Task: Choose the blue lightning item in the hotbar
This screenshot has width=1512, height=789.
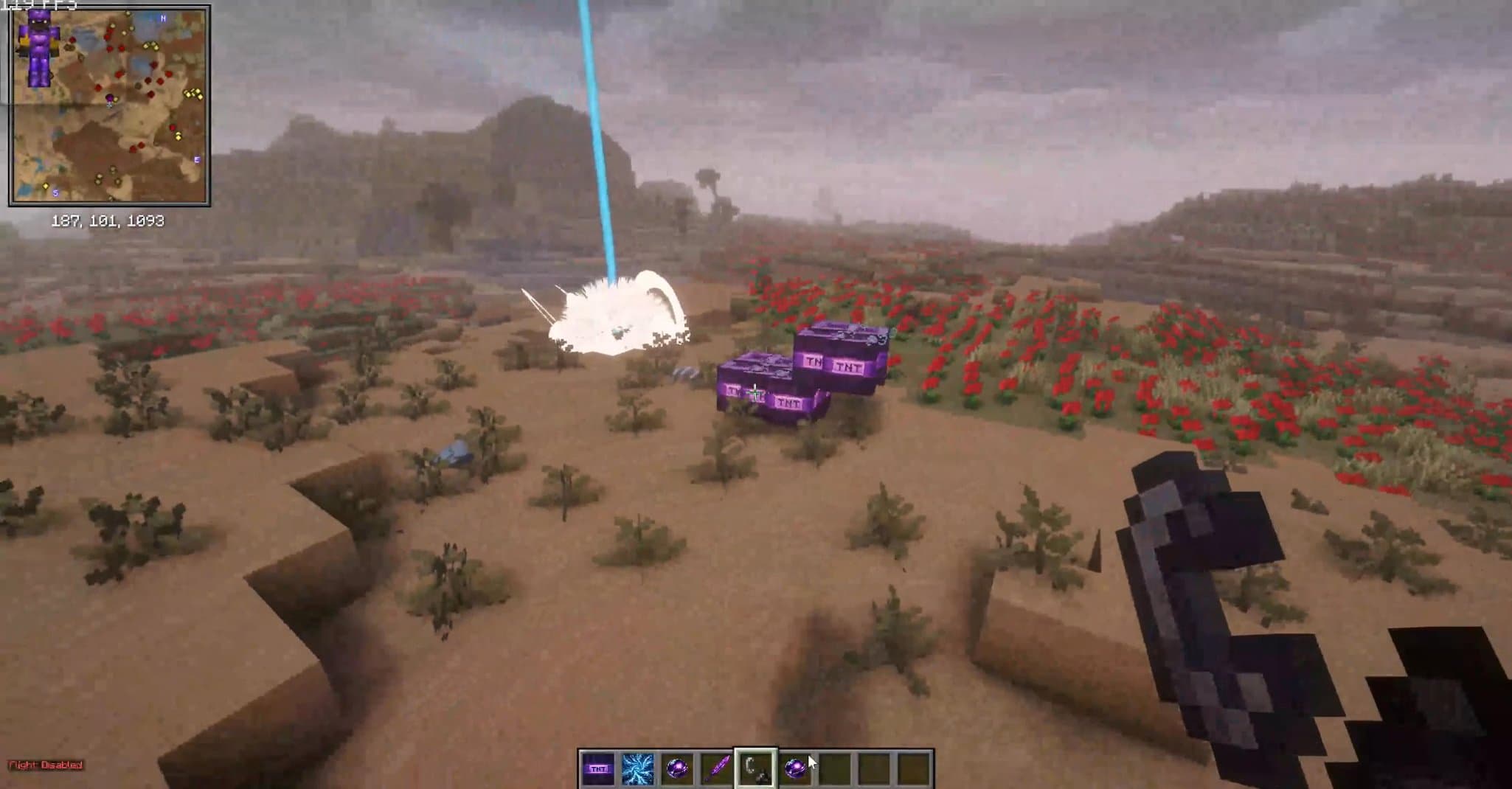Action: coord(637,769)
